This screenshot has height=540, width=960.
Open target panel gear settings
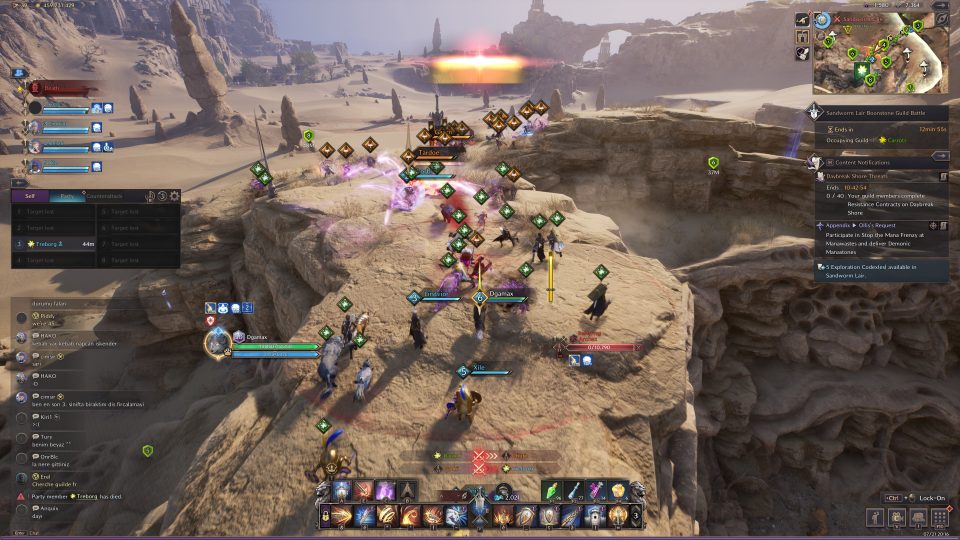pos(175,196)
